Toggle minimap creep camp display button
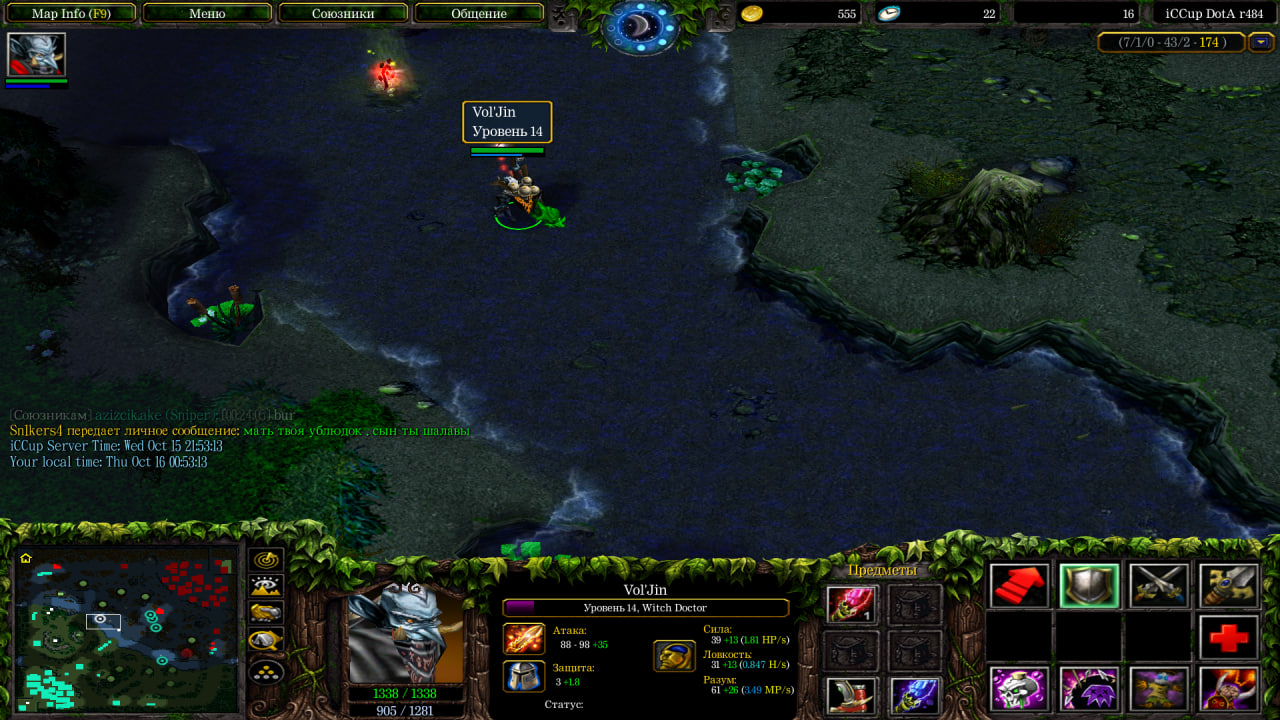The height and width of the screenshot is (720, 1280). 266,640
